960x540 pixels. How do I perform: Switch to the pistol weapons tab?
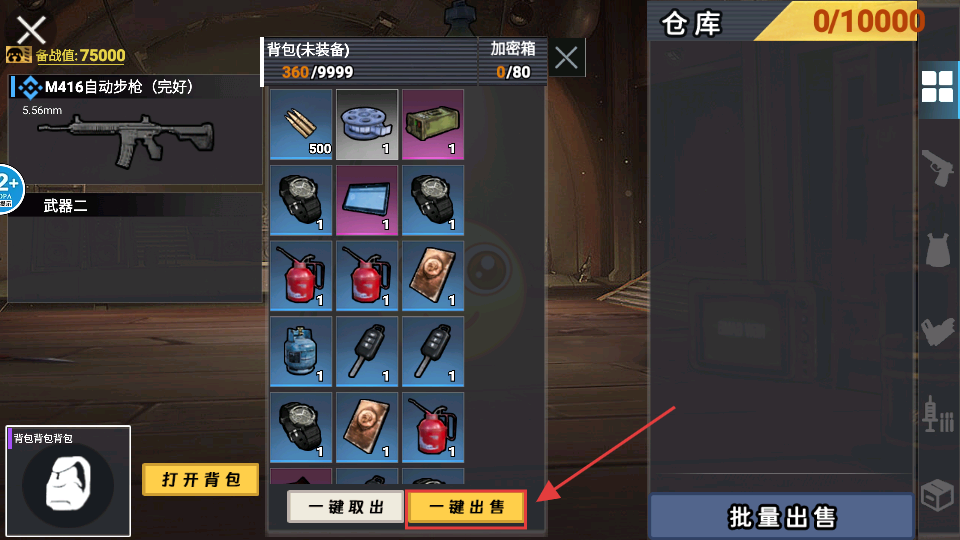pos(937,167)
